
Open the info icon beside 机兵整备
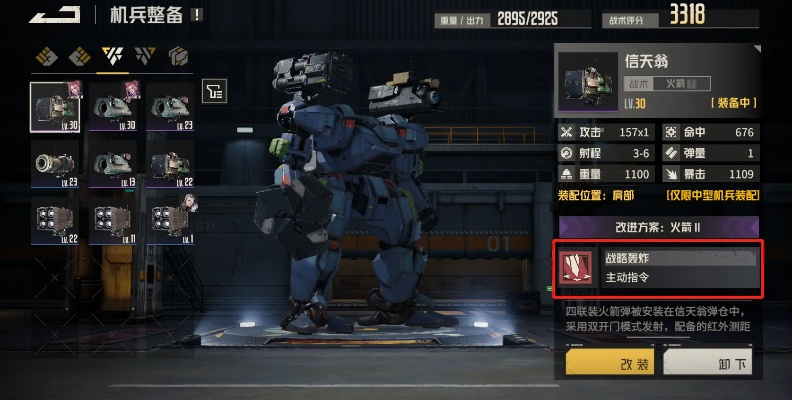tap(196, 15)
